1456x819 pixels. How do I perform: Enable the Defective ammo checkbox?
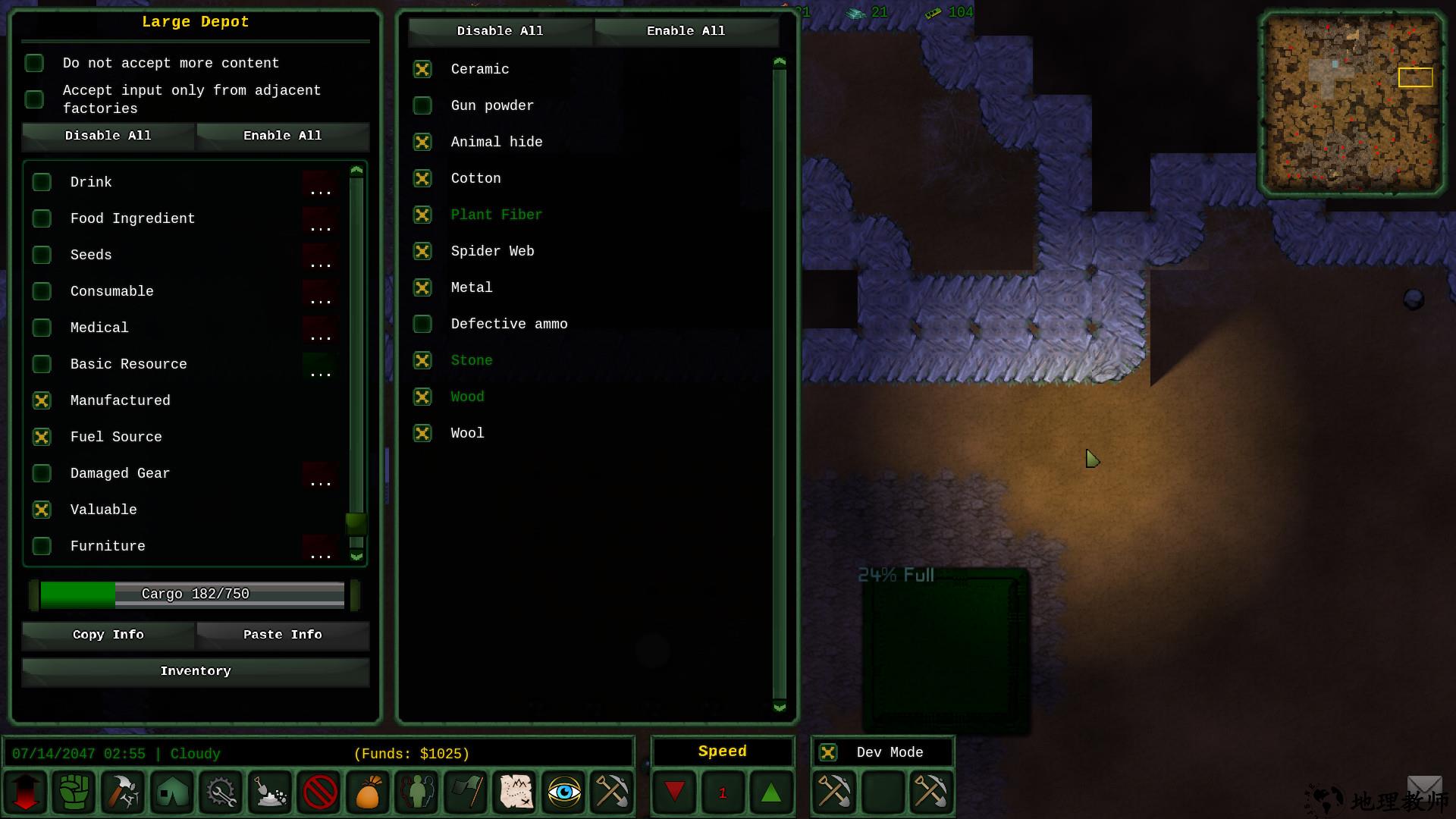click(x=422, y=324)
